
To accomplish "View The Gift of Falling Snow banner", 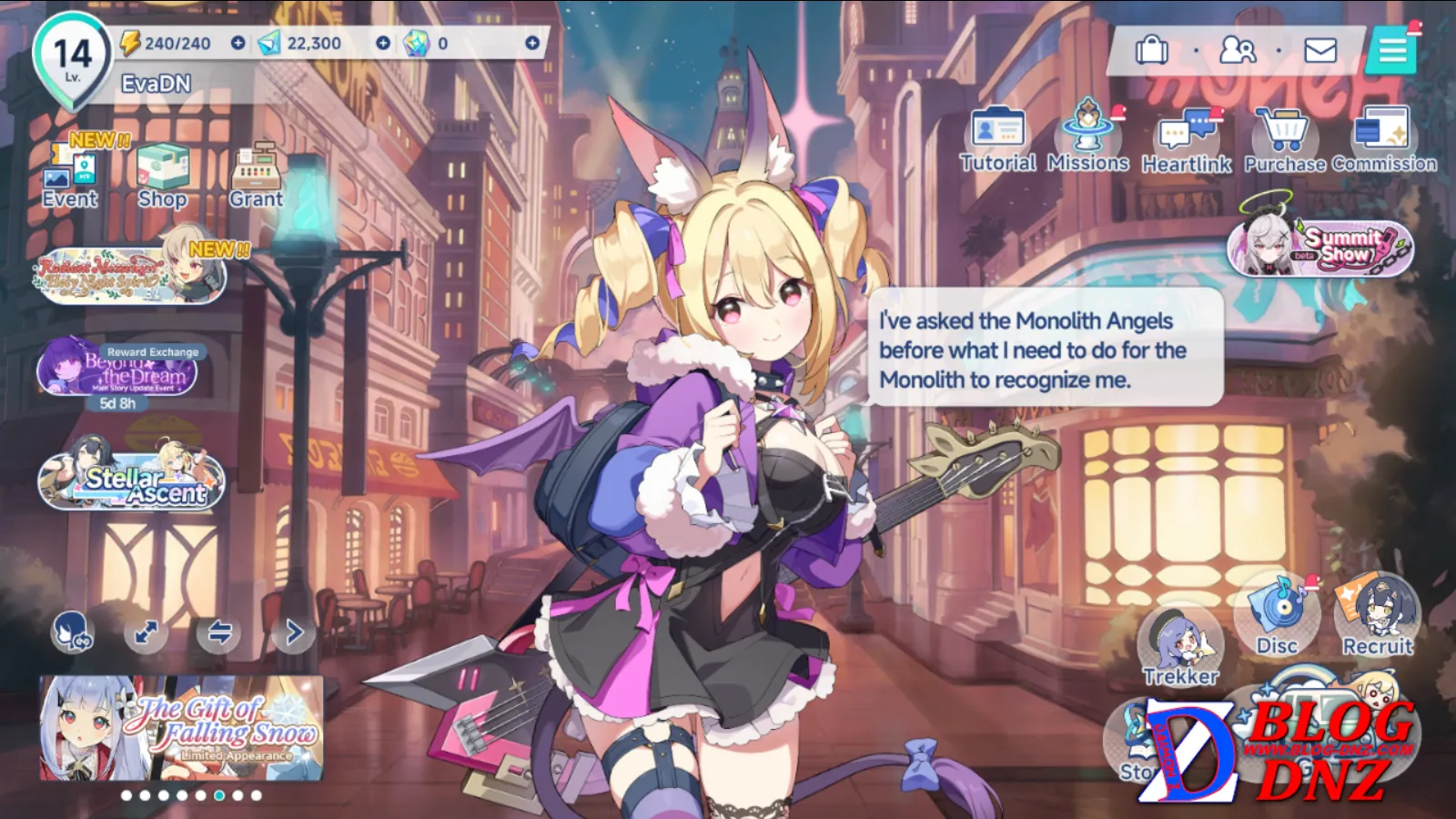I will click(x=181, y=728).
